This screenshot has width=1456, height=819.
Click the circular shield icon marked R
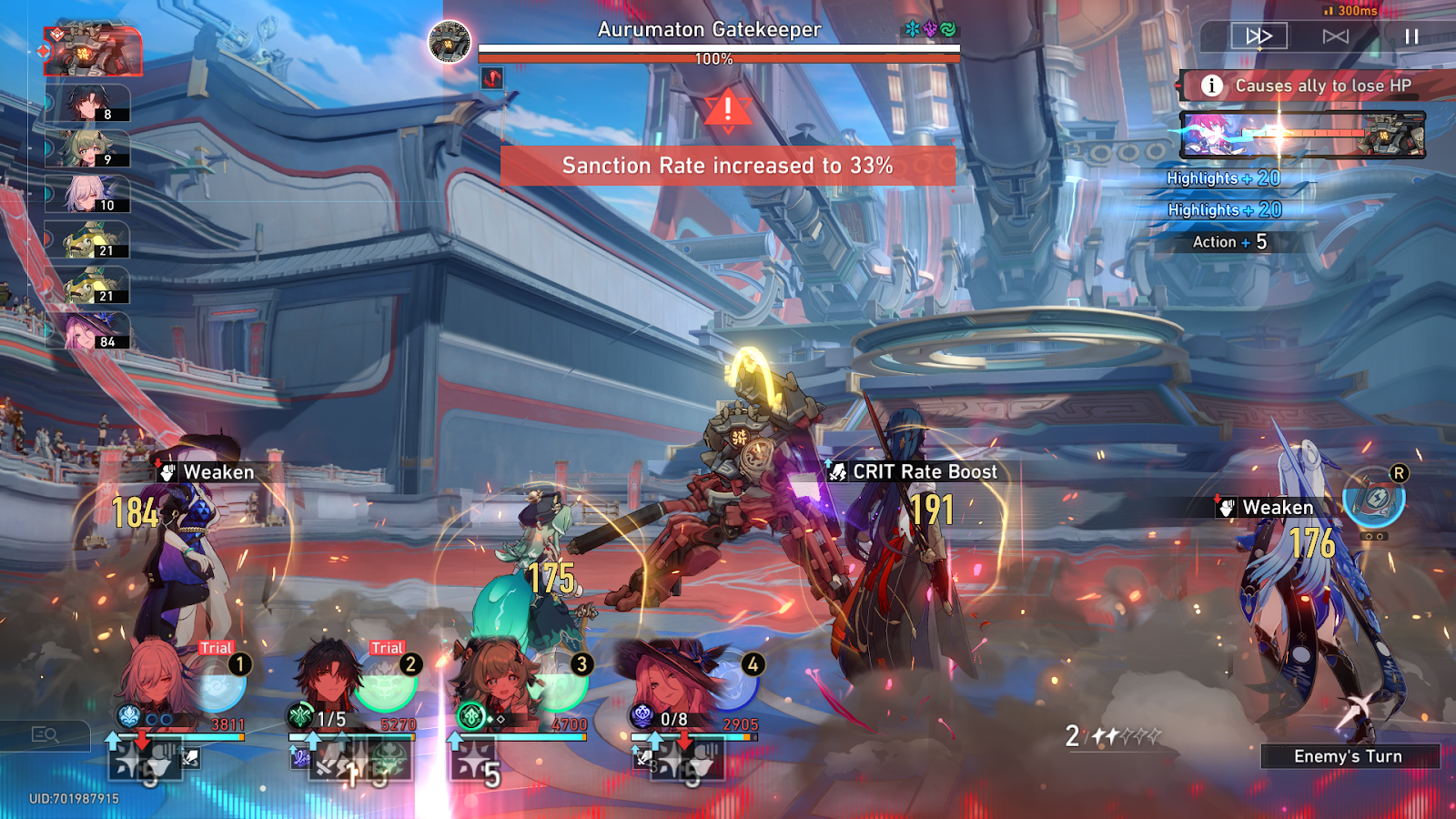pos(1374,498)
